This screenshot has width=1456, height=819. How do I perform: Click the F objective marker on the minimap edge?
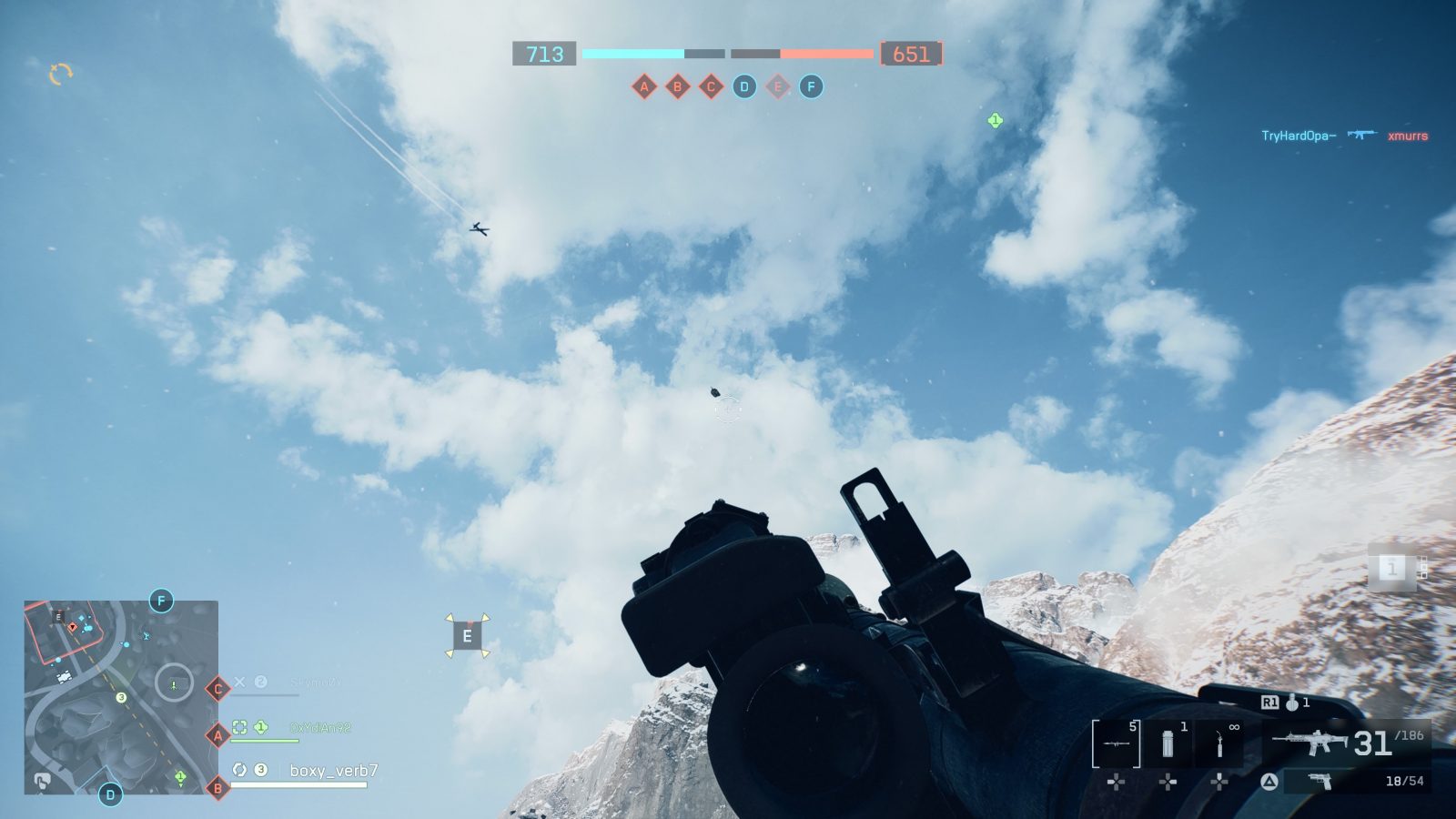tap(161, 601)
